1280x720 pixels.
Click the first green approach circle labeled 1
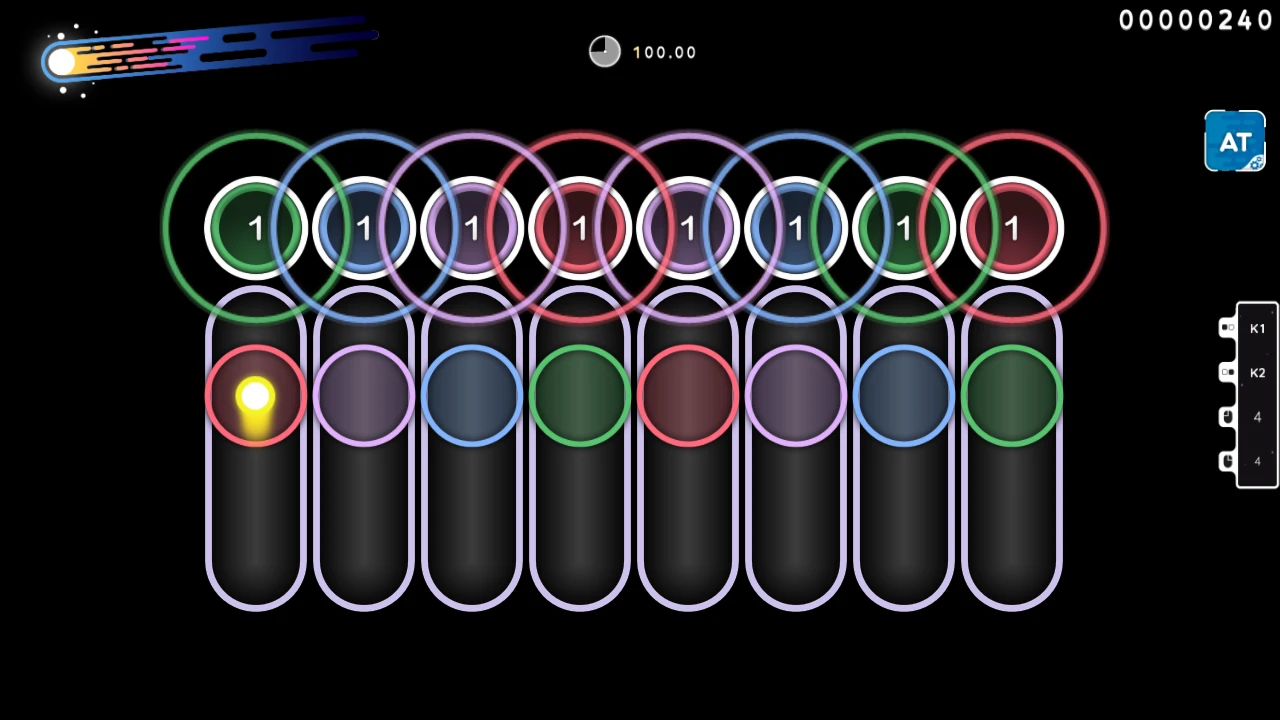(255, 227)
